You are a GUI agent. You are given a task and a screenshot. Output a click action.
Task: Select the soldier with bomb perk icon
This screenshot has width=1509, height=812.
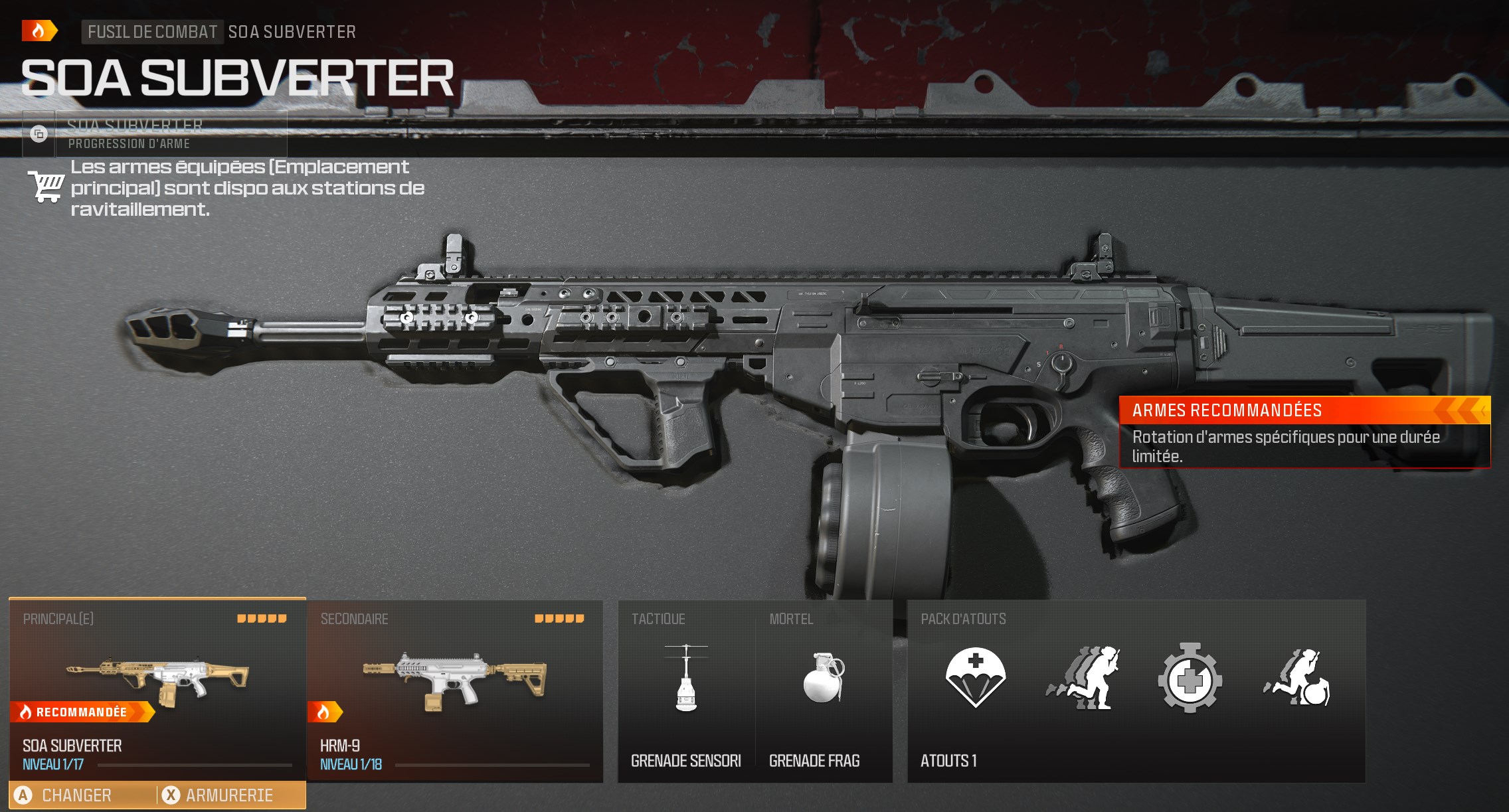(1298, 679)
